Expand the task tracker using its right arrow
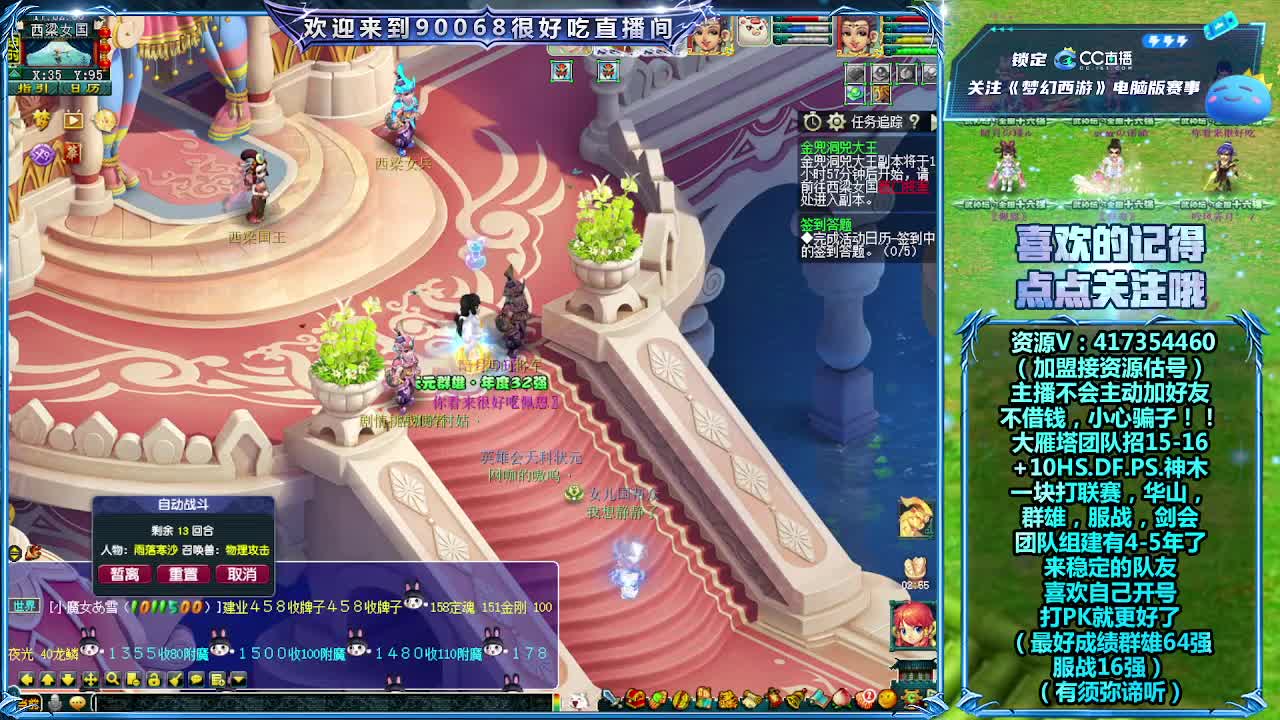Viewport: 1280px width, 720px height. [x=934, y=122]
